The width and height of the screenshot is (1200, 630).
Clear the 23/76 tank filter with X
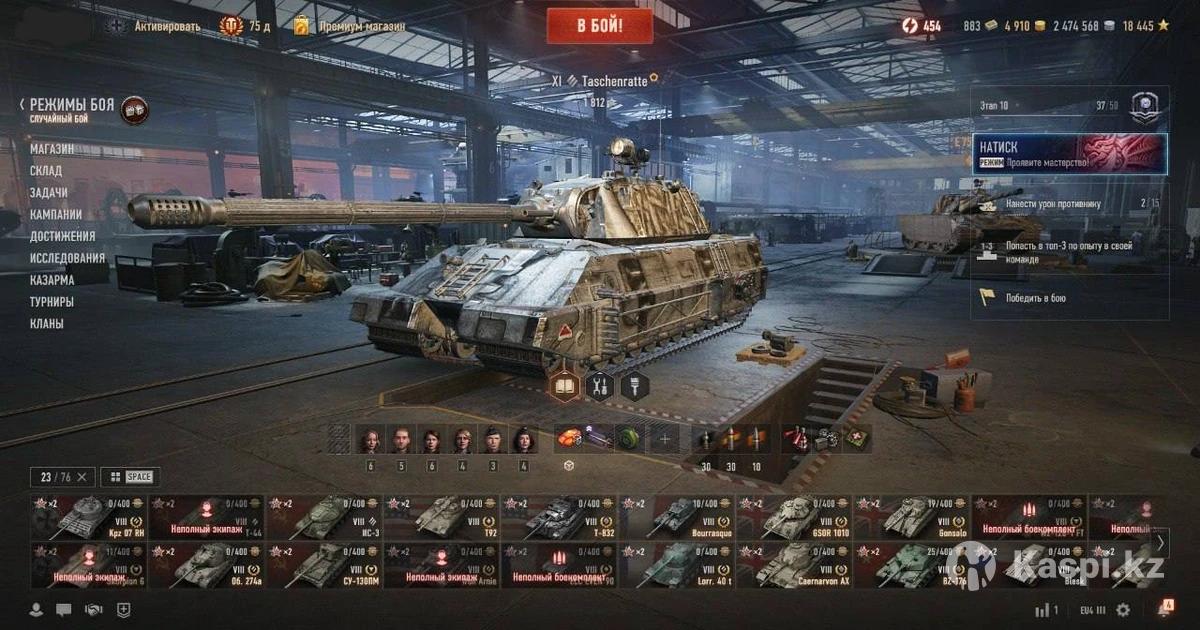click(x=82, y=477)
